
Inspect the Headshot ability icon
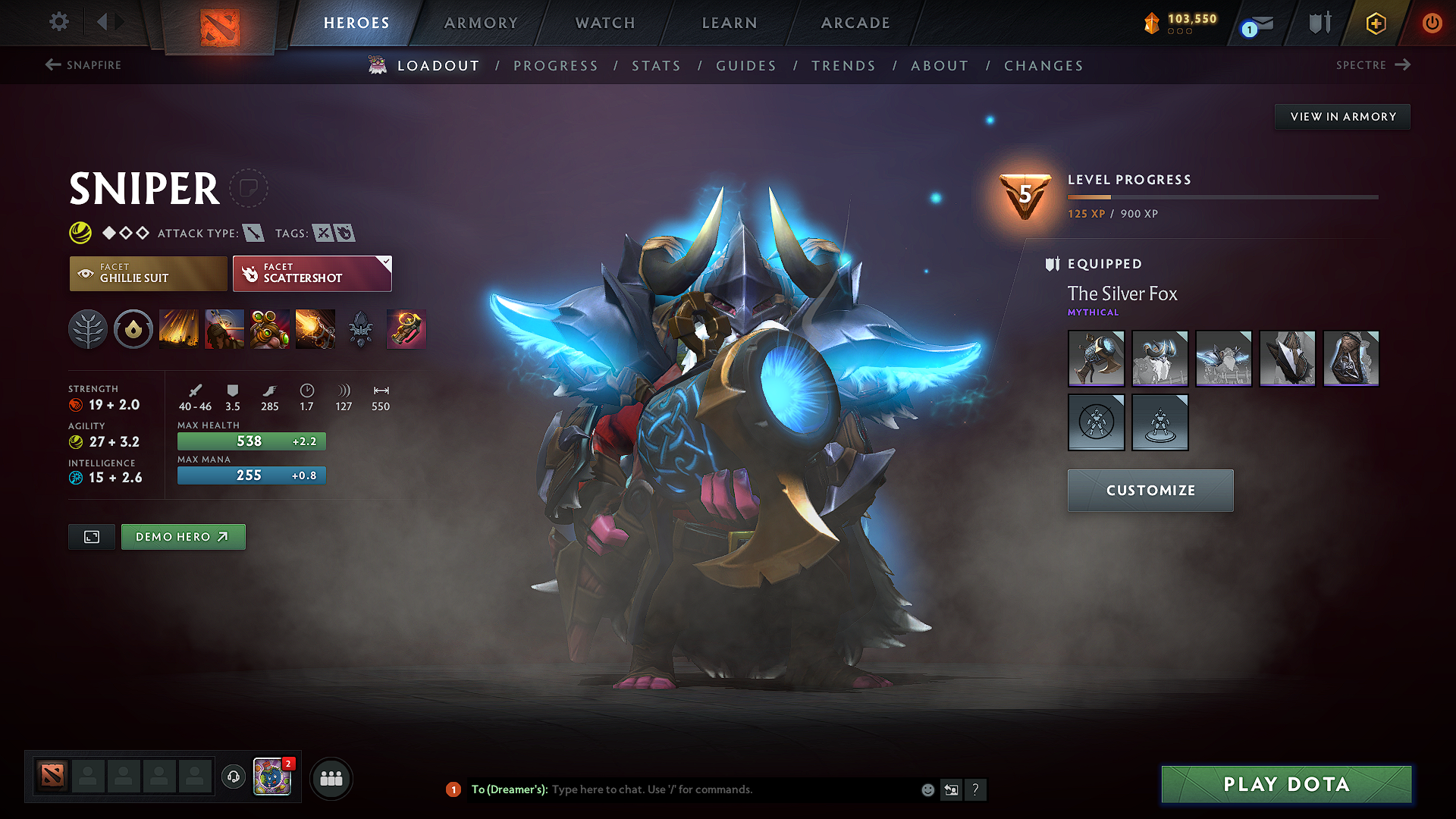pyautogui.click(x=224, y=329)
